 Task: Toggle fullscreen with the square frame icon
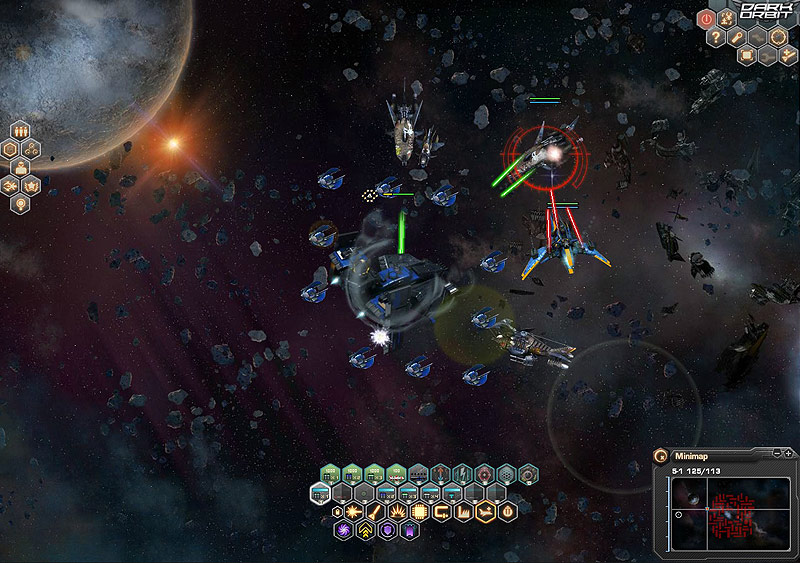point(746,56)
